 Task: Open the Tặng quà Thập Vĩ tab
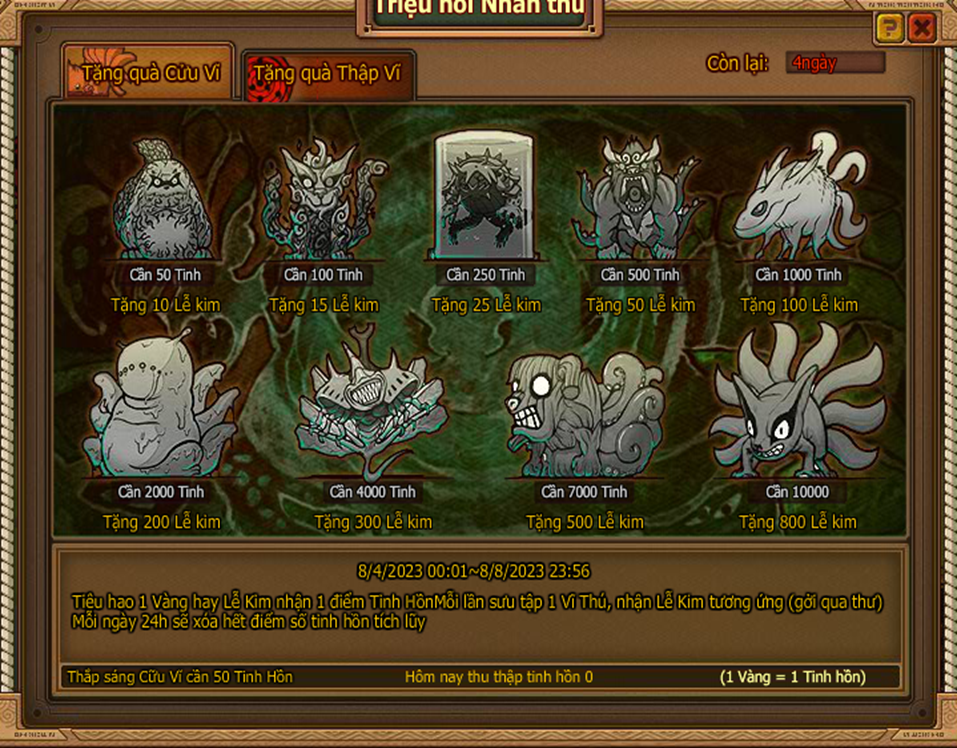pyautogui.click(x=328, y=75)
